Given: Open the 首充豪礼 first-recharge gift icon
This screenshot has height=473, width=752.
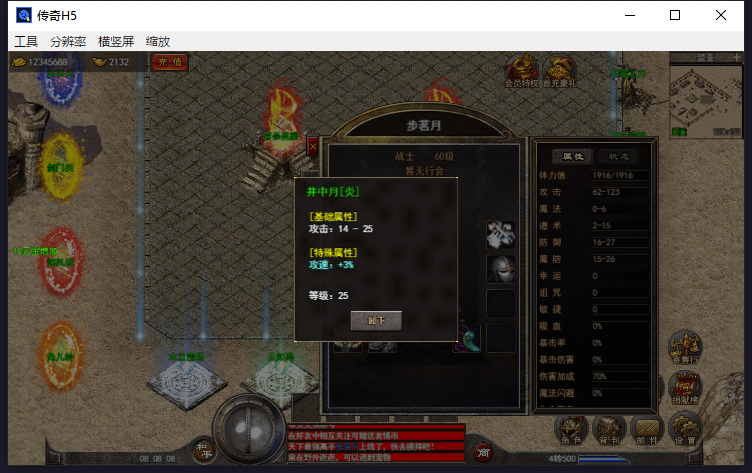Looking at the screenshot, I should click(559, 71).
